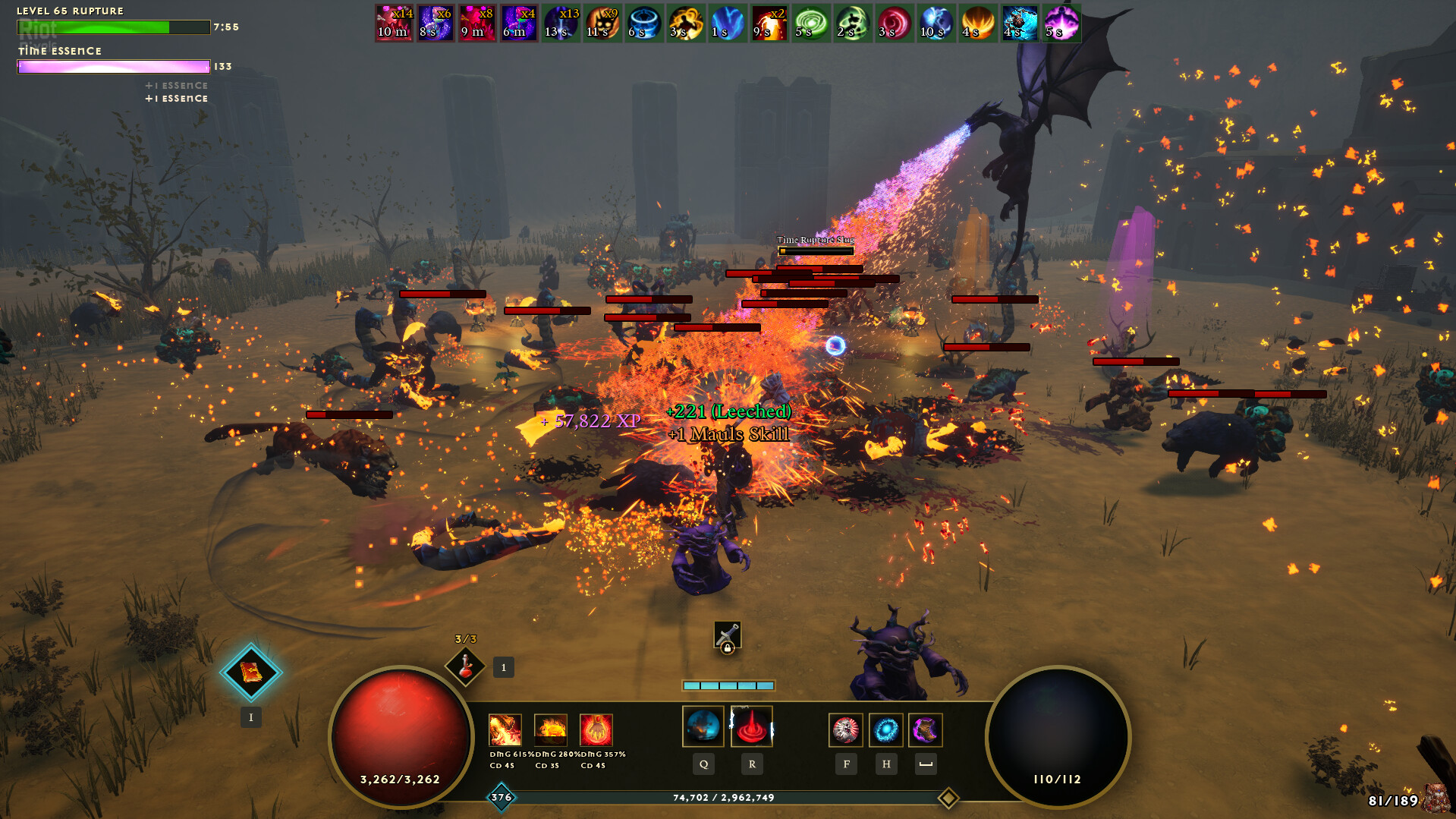The image size is (1456, 819).
Task: Trigger the F red-white burst ability
Action: click(x=845, y=730)
